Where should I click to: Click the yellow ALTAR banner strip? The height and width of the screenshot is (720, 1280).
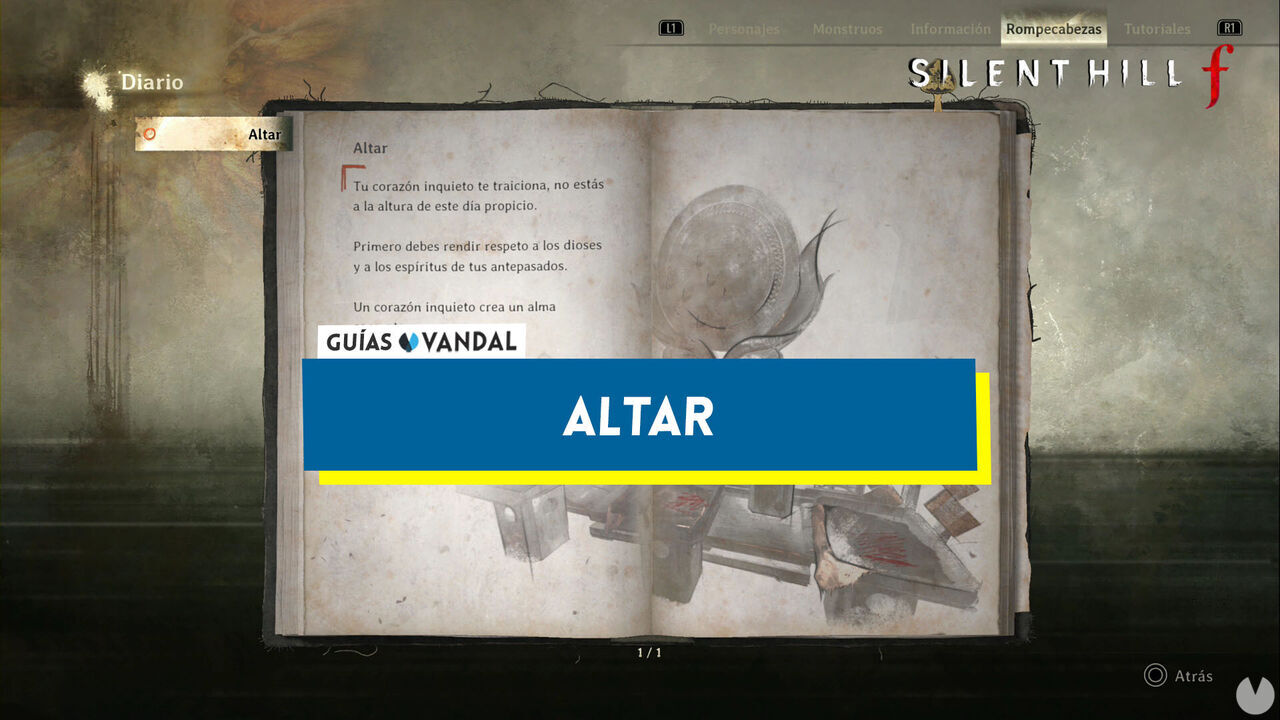650,472
